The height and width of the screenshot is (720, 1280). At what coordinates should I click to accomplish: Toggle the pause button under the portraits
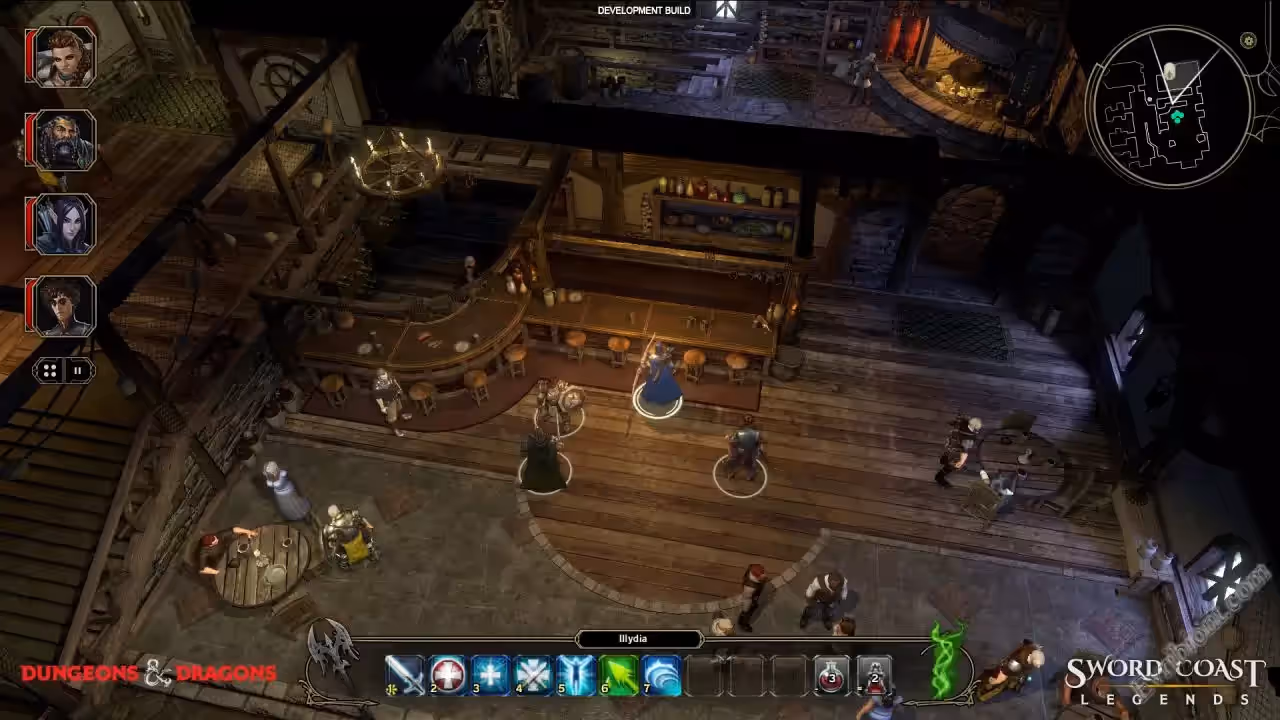pos(78,370)
